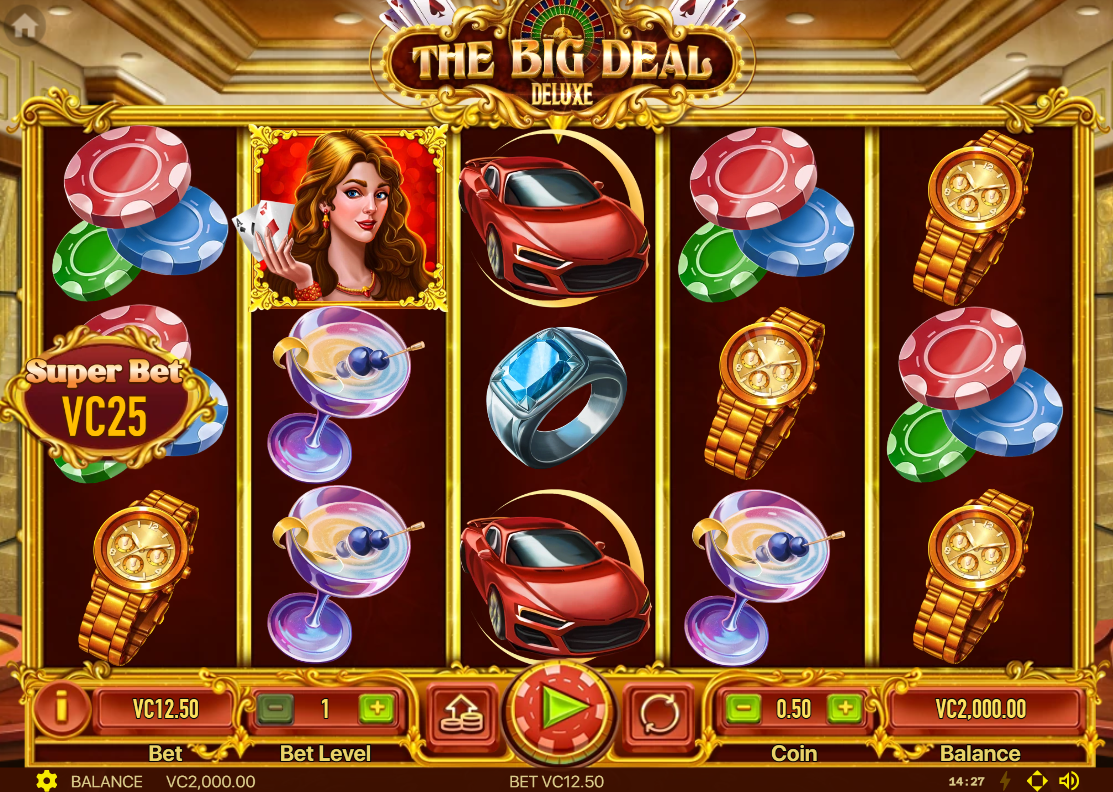Raise the Coin value with plus
Screen dimensions: 1113x792
coord(844,709)
